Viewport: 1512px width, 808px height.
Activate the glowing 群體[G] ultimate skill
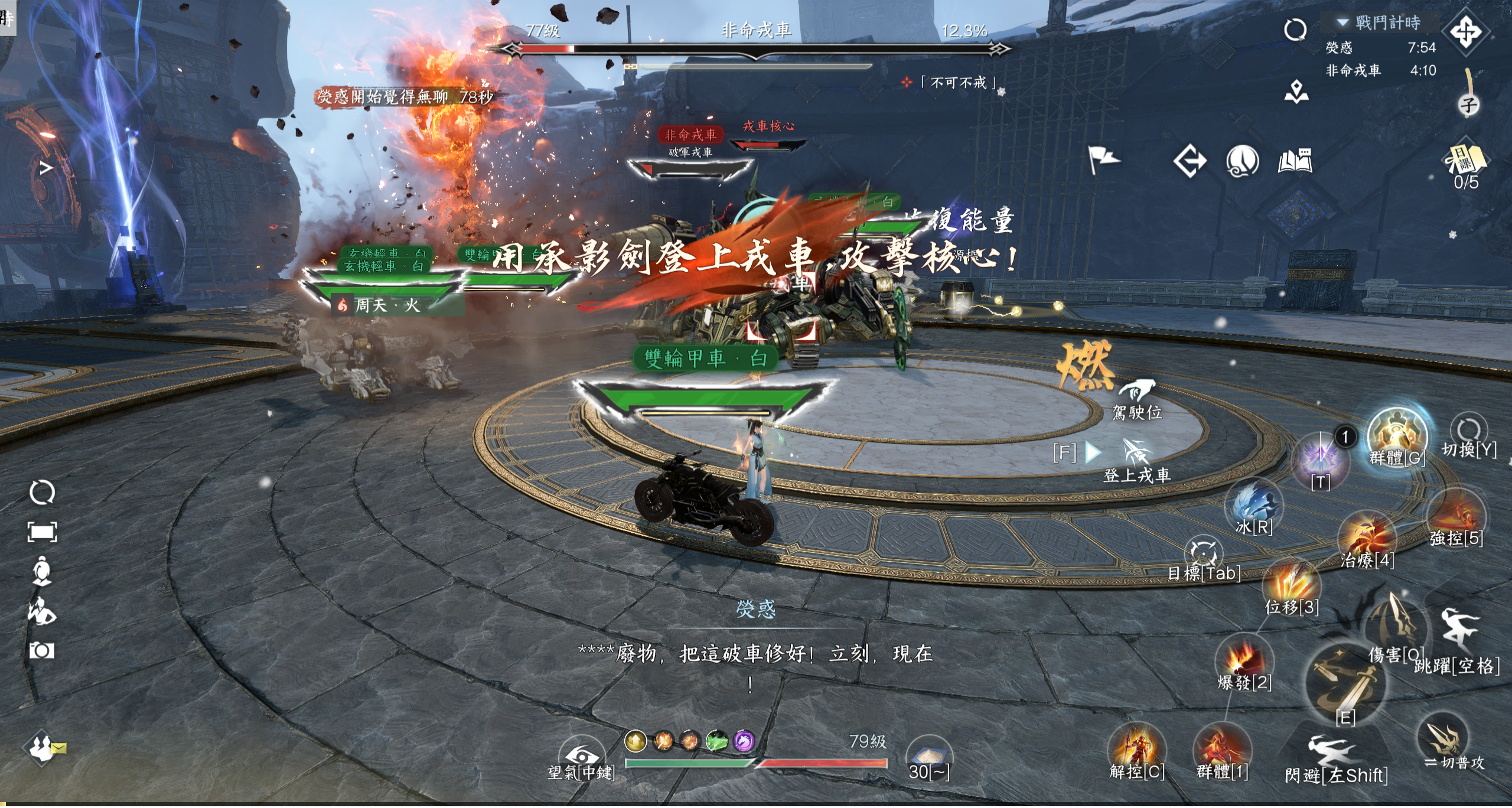click(1397, 437)
